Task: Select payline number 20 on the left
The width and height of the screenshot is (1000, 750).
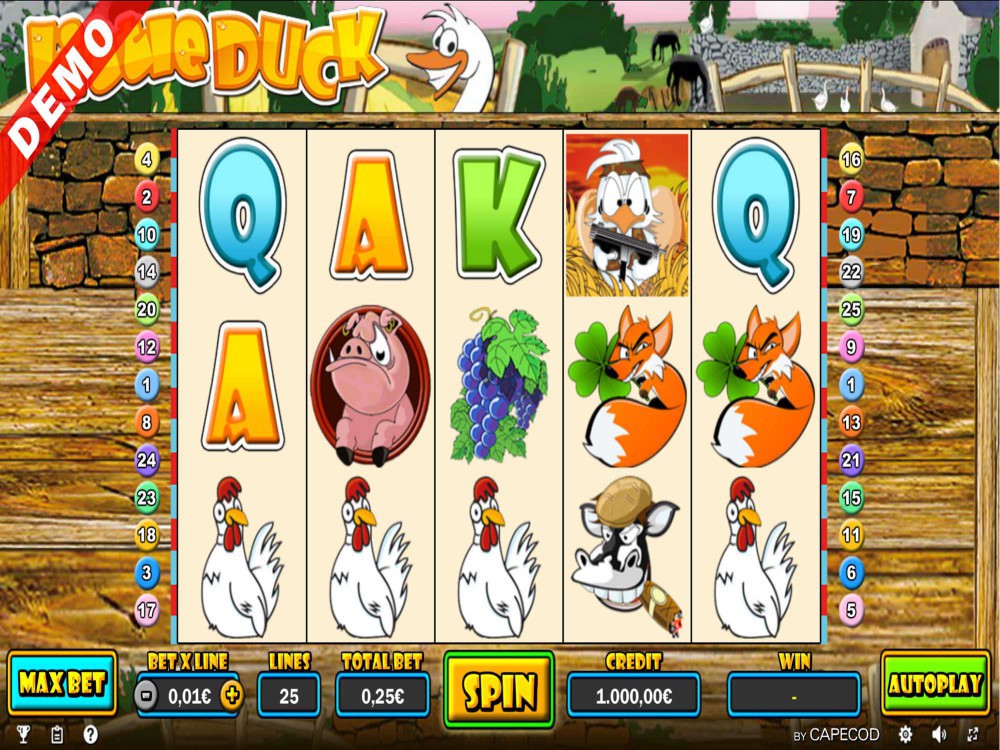Action: click(147, 309)
